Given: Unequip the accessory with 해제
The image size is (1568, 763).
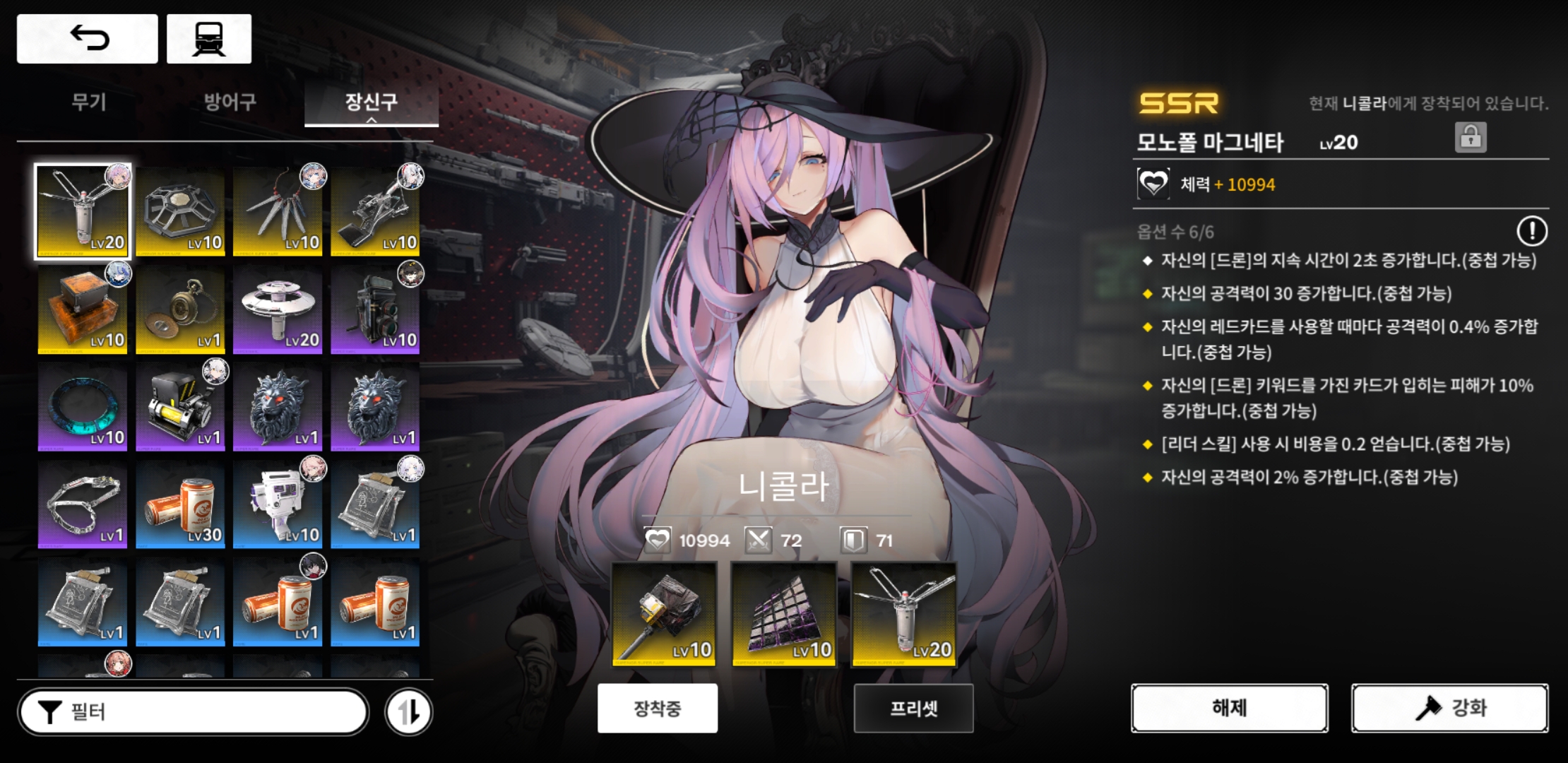Looking at the screenshot, I should [1229, 708].
